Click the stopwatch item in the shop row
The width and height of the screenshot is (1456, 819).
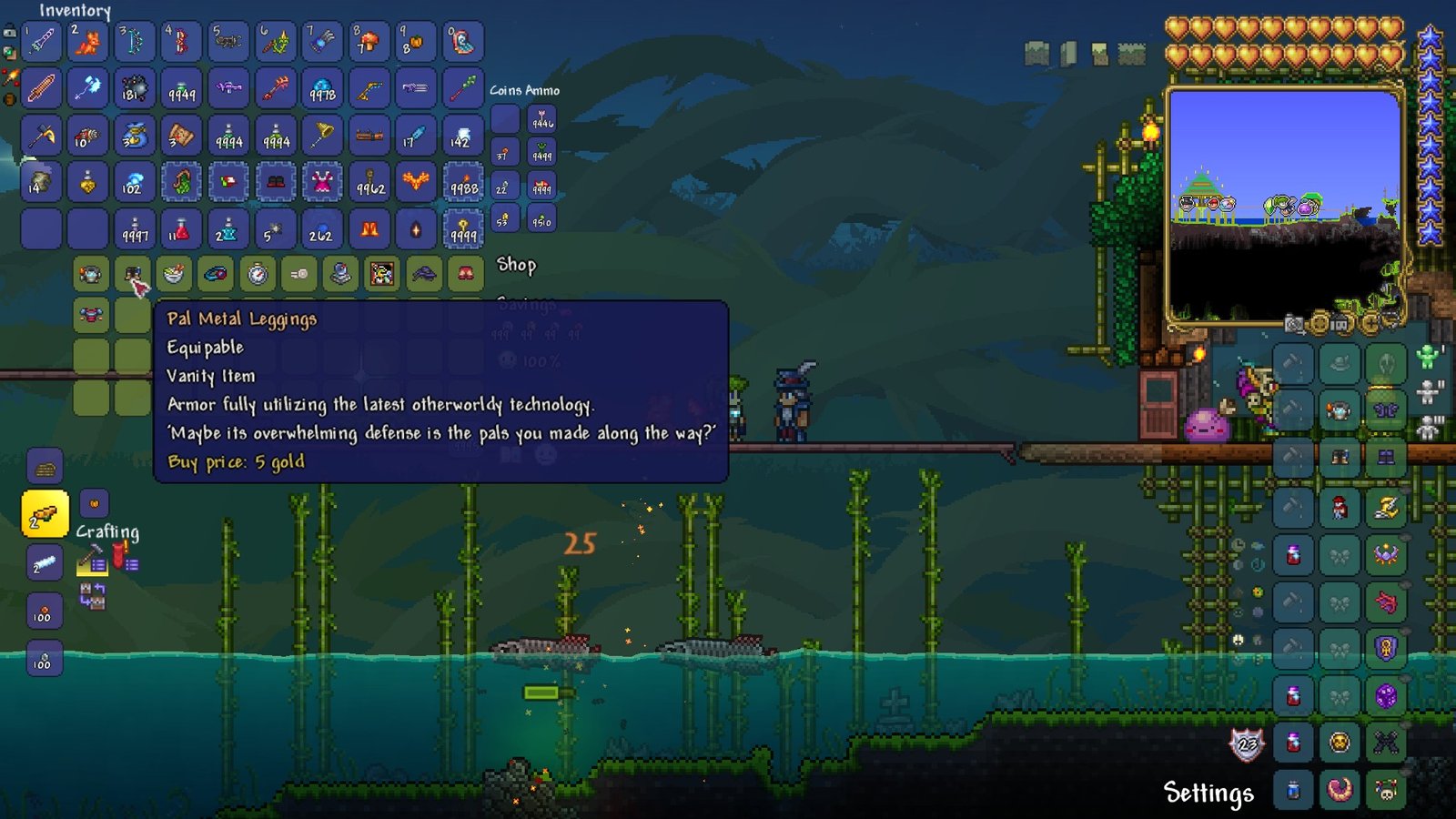258,273
